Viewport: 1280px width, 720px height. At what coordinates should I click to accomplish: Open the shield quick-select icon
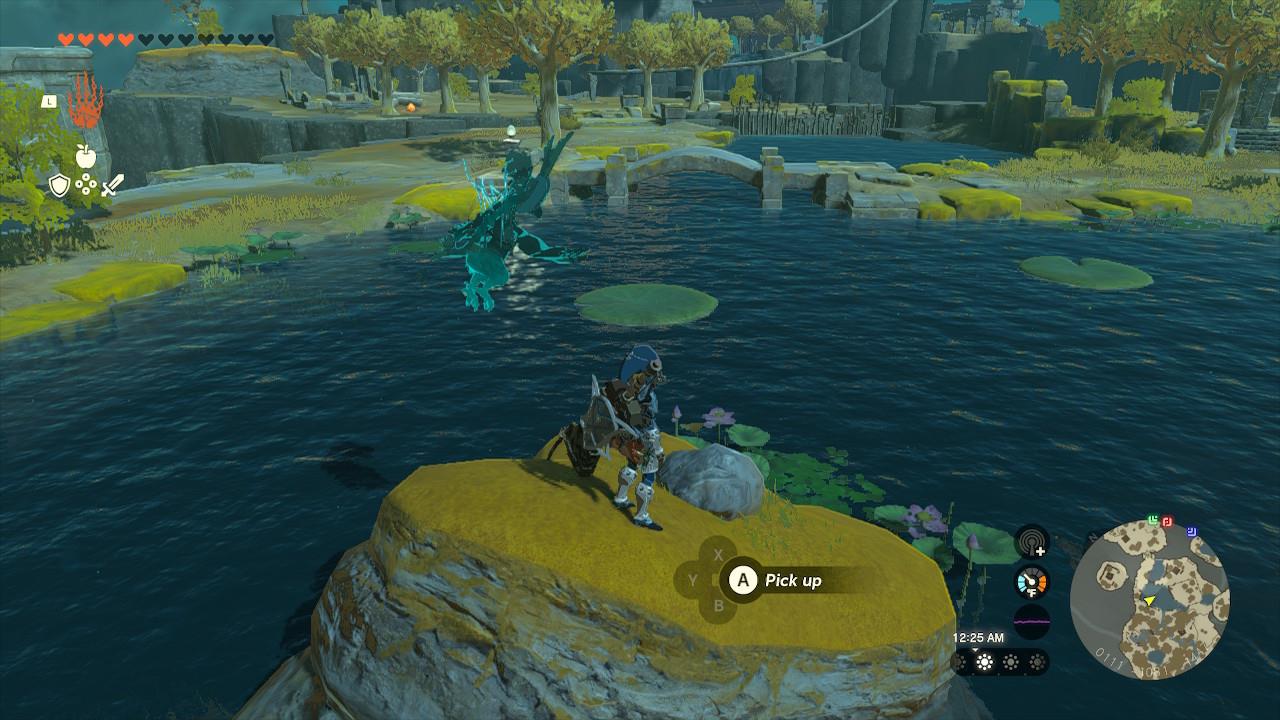pyautogui.click(x=60, y=185)
